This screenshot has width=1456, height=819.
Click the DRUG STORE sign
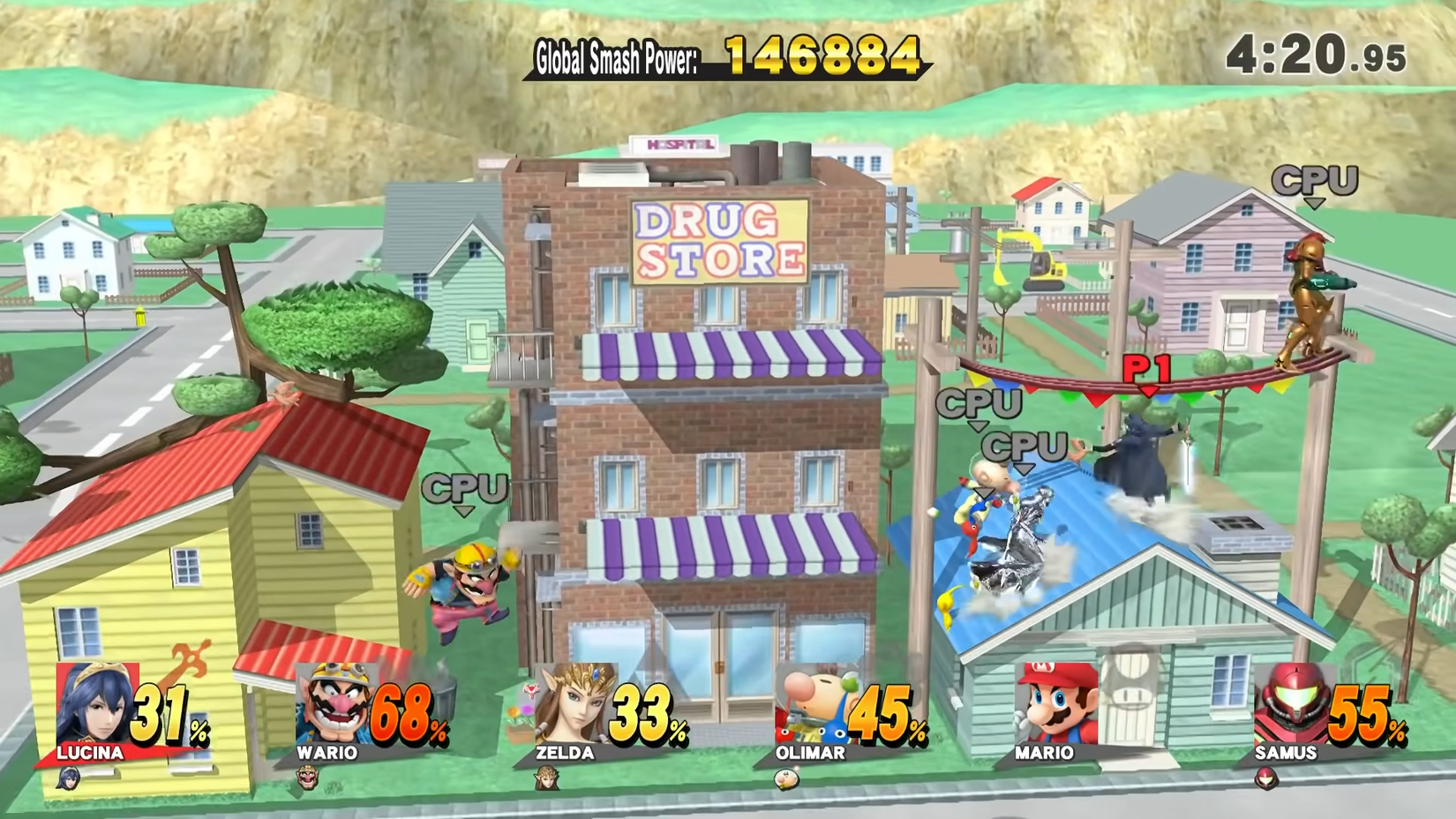pos(717,243)
